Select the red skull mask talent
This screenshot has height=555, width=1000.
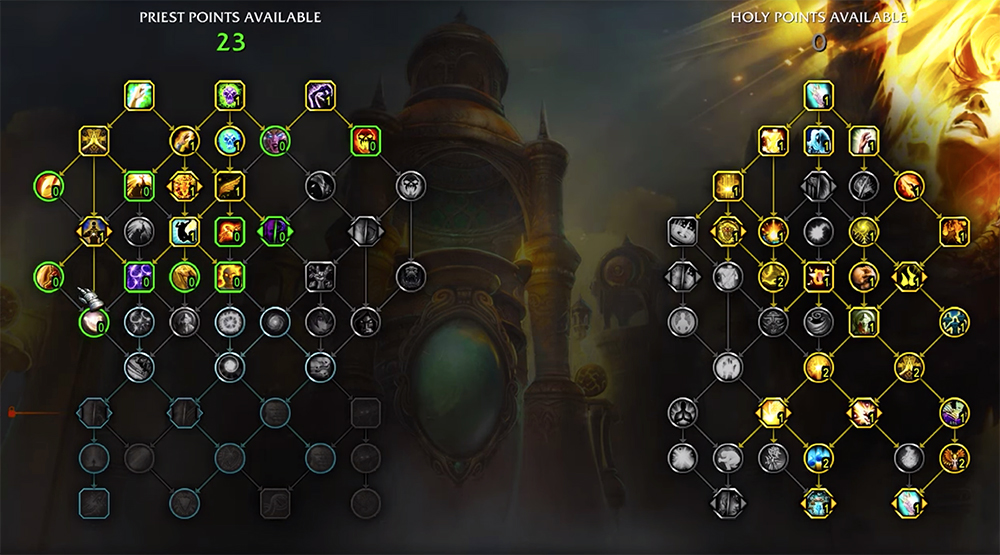pyautogui.click(x=365, y=140)
